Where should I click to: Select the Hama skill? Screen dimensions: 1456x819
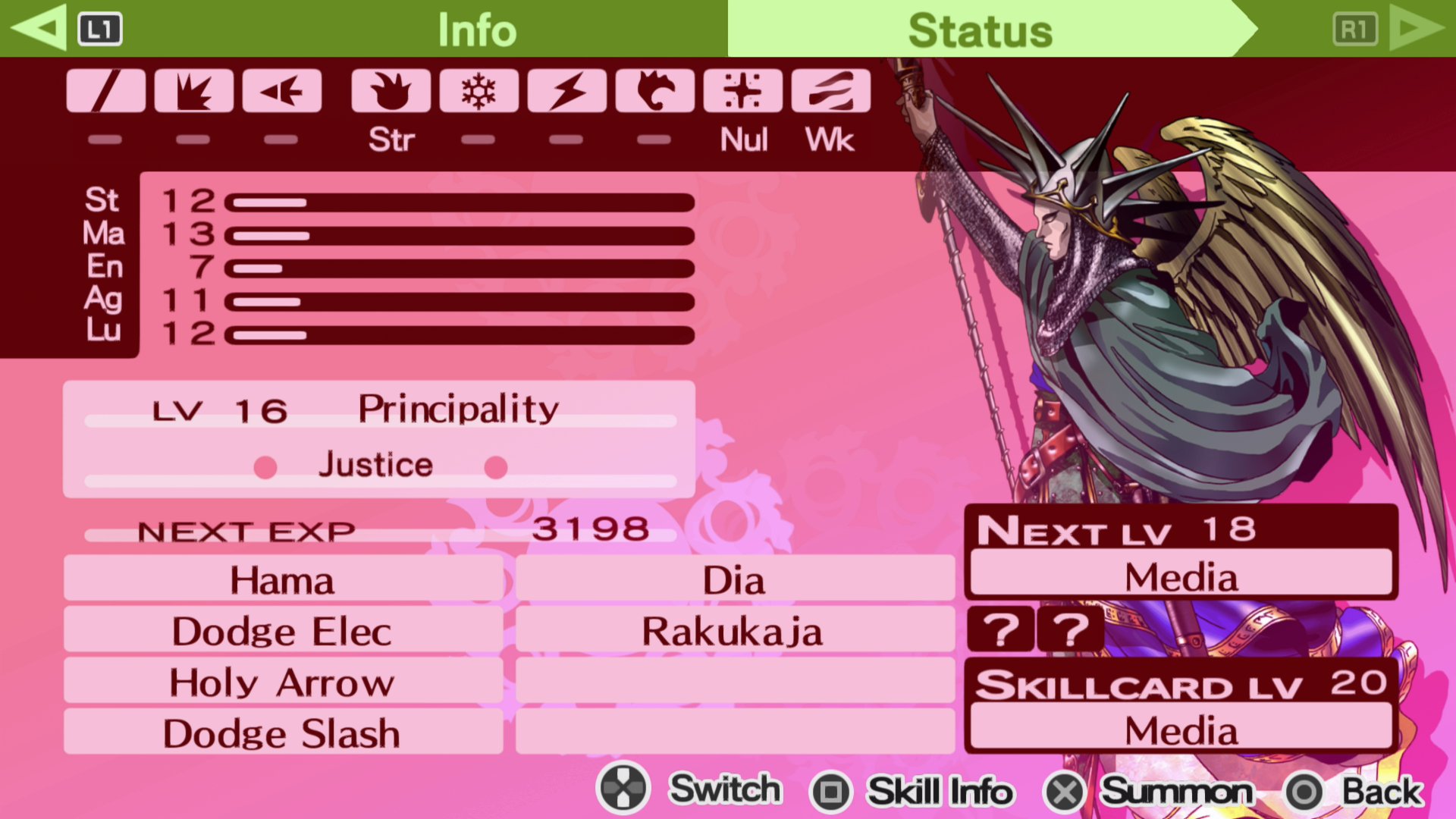[281, 579]
